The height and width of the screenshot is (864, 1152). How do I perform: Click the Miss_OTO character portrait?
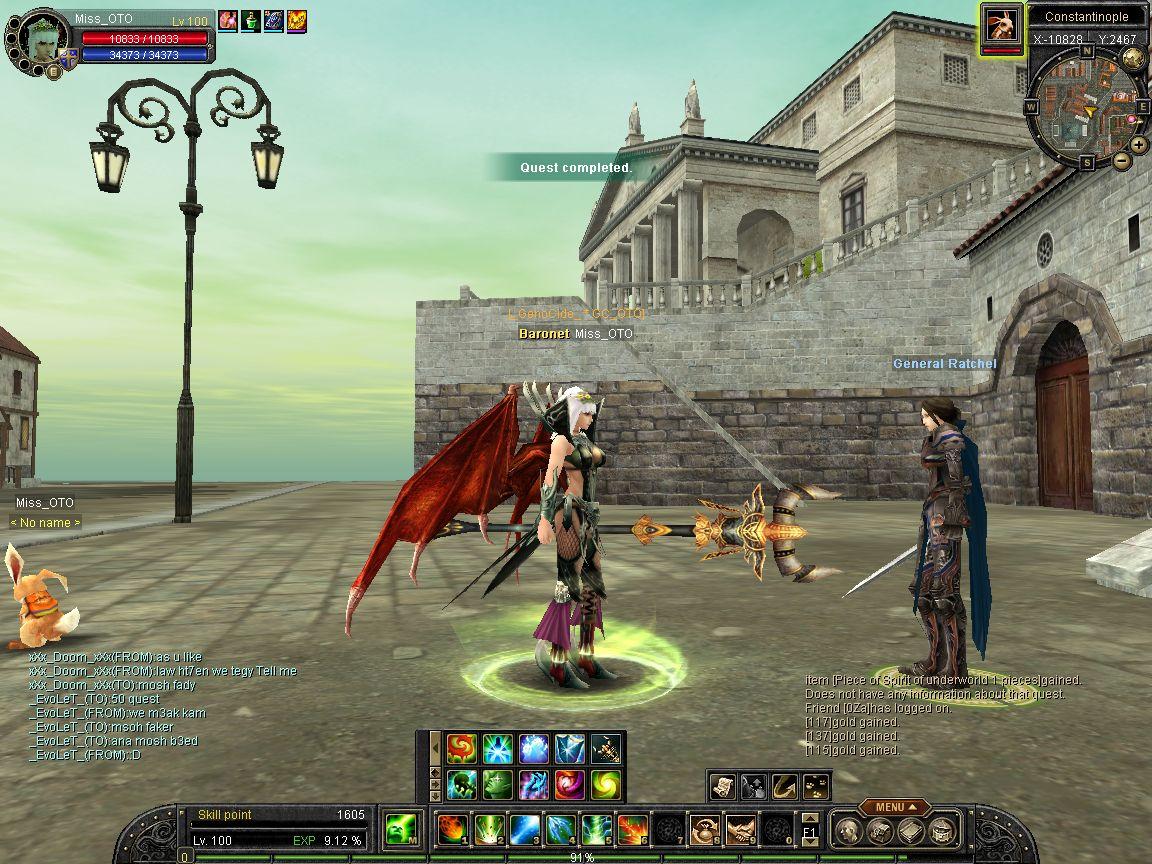[x=41, y=39]
